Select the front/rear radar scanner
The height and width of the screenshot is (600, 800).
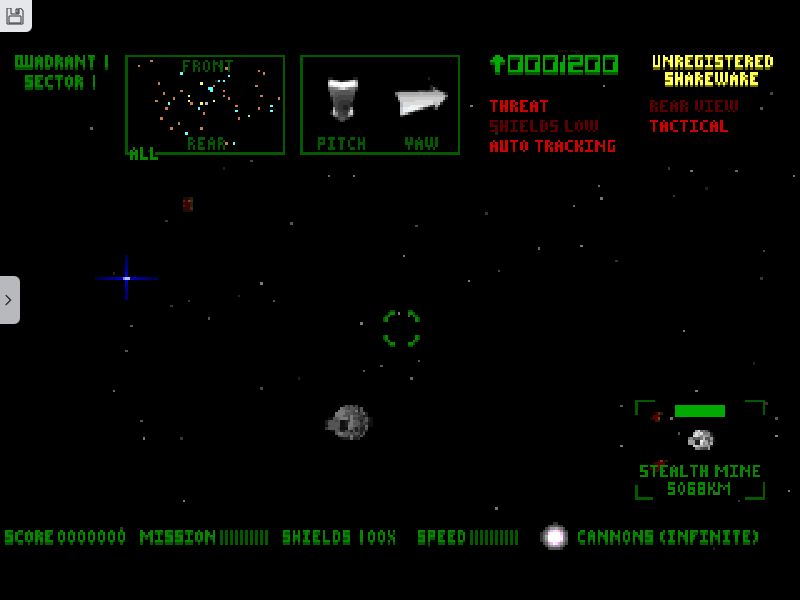point(205,104)
